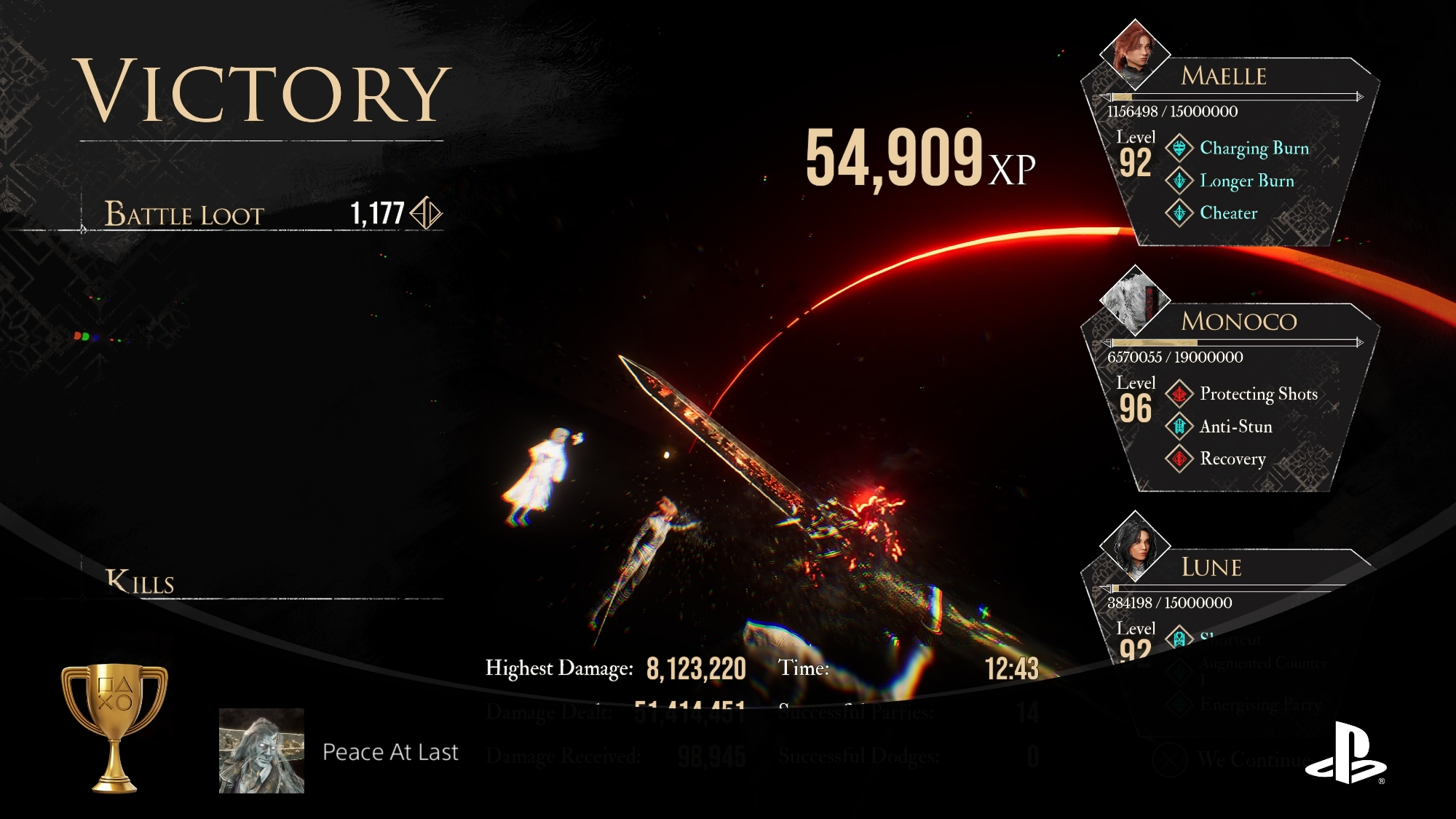Select Maelle's character portrait
The height and width of the screenshot is (819, 1456).
tap(1134, 54)
